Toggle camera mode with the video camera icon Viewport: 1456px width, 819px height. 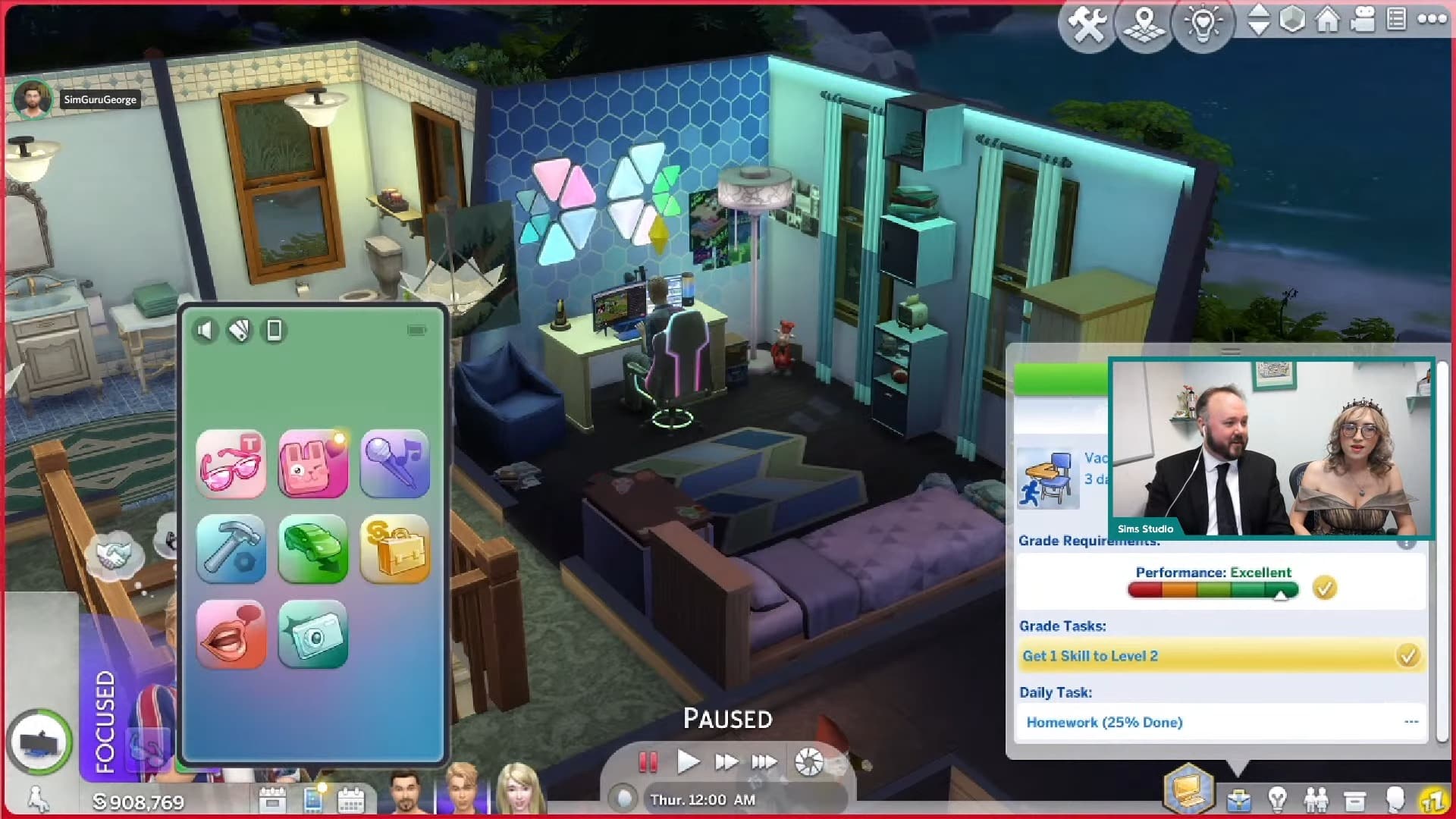point(1363,20)
